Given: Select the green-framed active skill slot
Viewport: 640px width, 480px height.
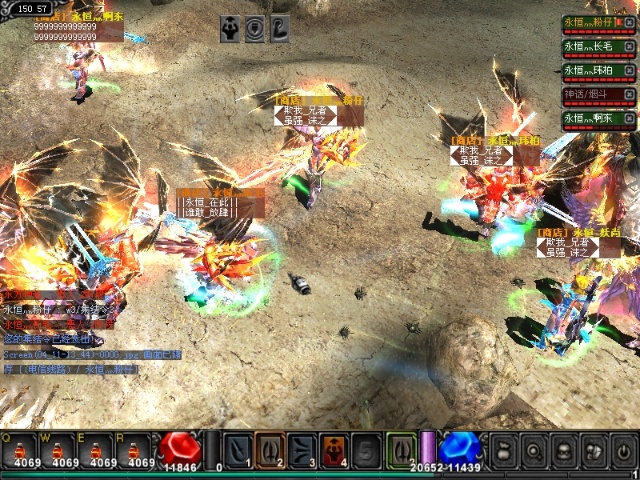Looking at the screenshot, I should (401, 450).
